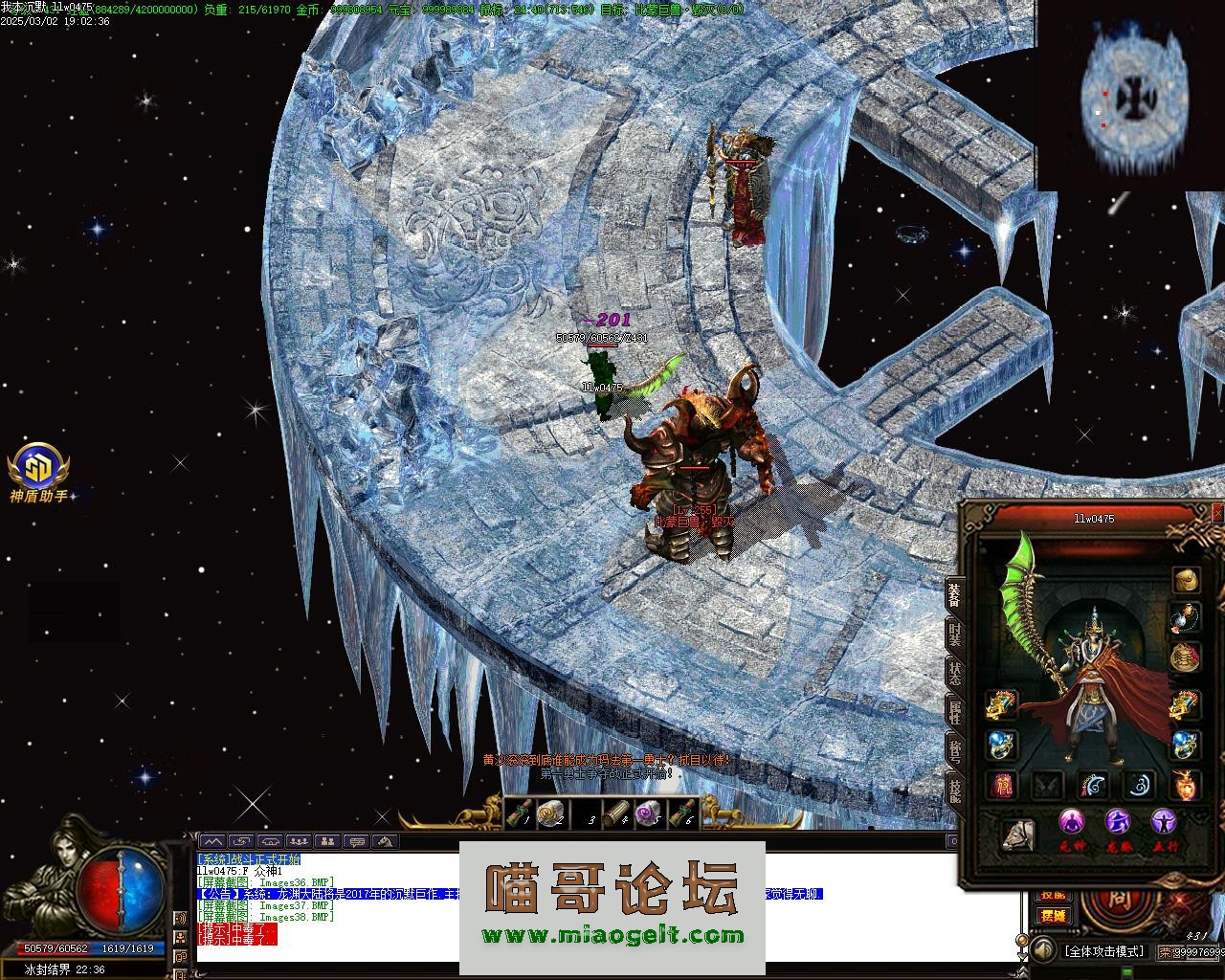This screenshot has width=1225, height=980.
Task: Change the 全体攻击模式 attack mode
Action: [x=1103, y=951]
